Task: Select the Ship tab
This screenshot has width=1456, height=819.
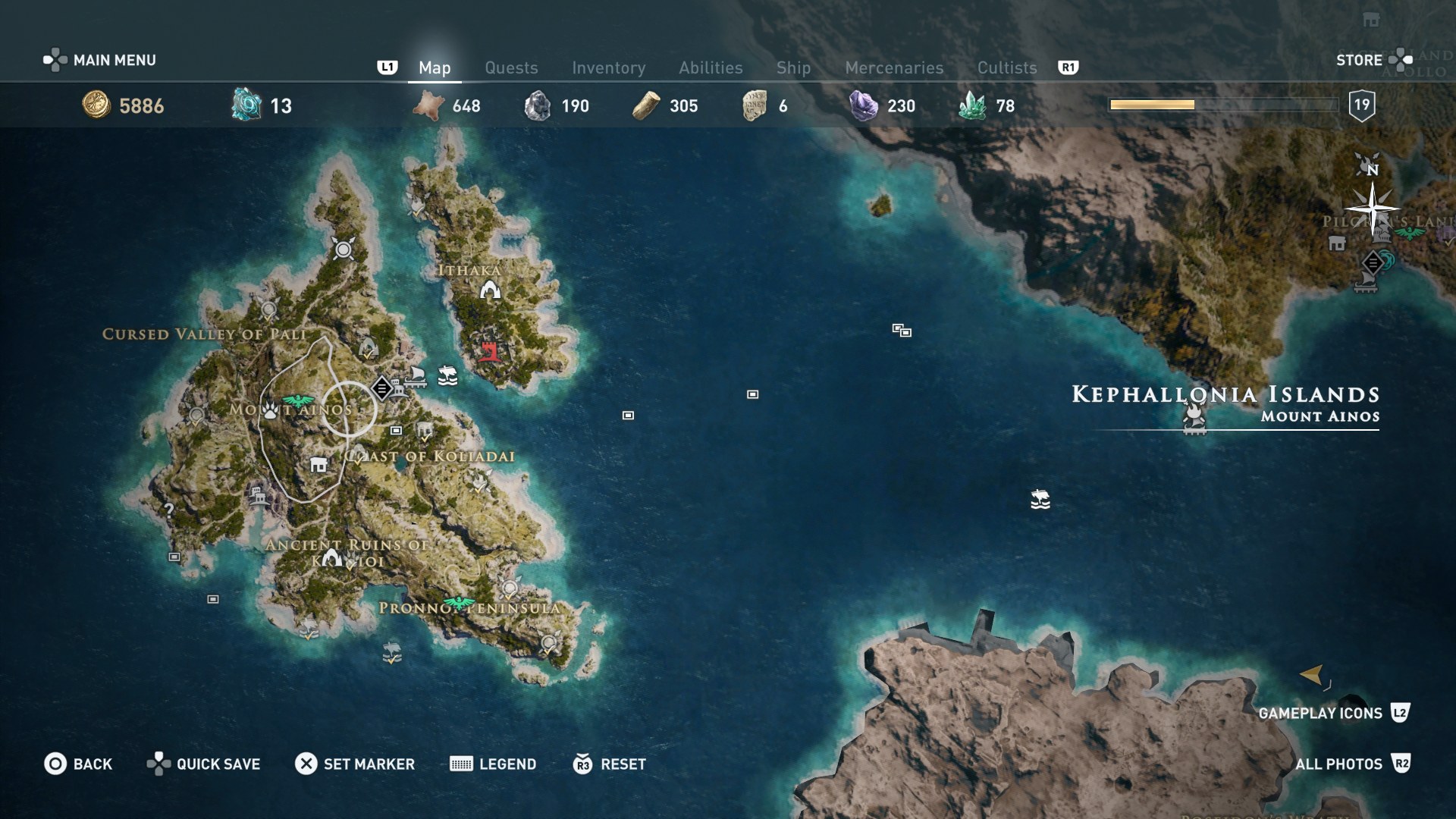Action: [x=793, y=67]
